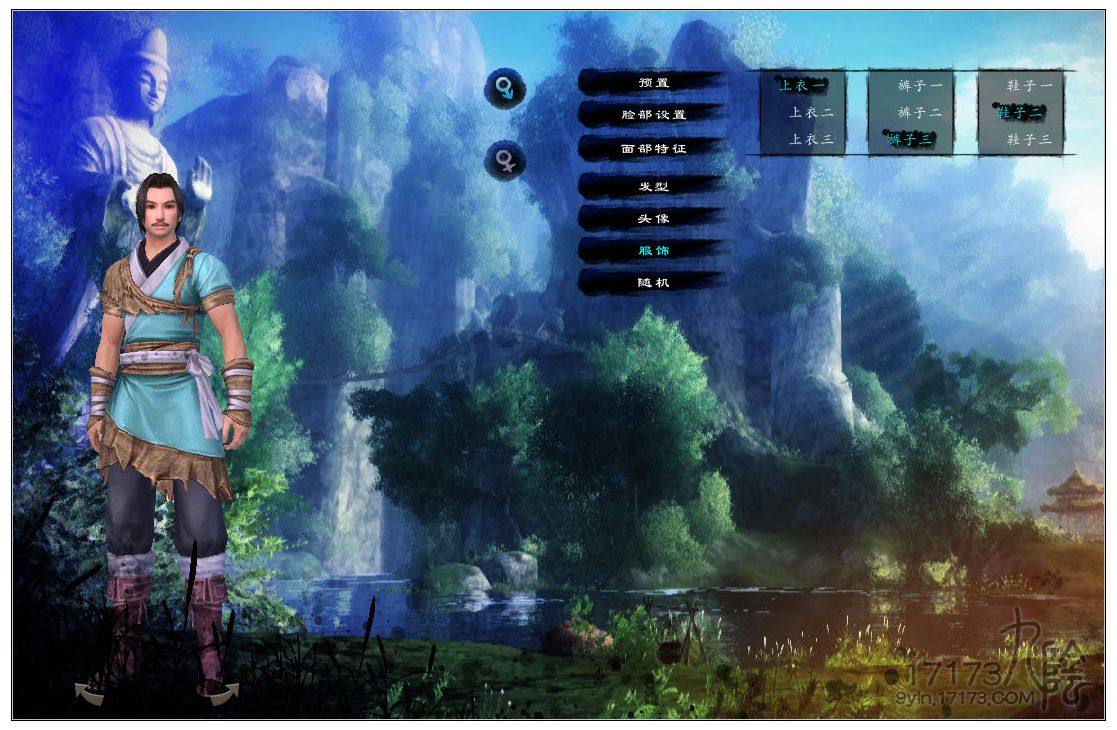Pick shoes option 鞋子三
1117x730 pixels.
(1030, 140)
